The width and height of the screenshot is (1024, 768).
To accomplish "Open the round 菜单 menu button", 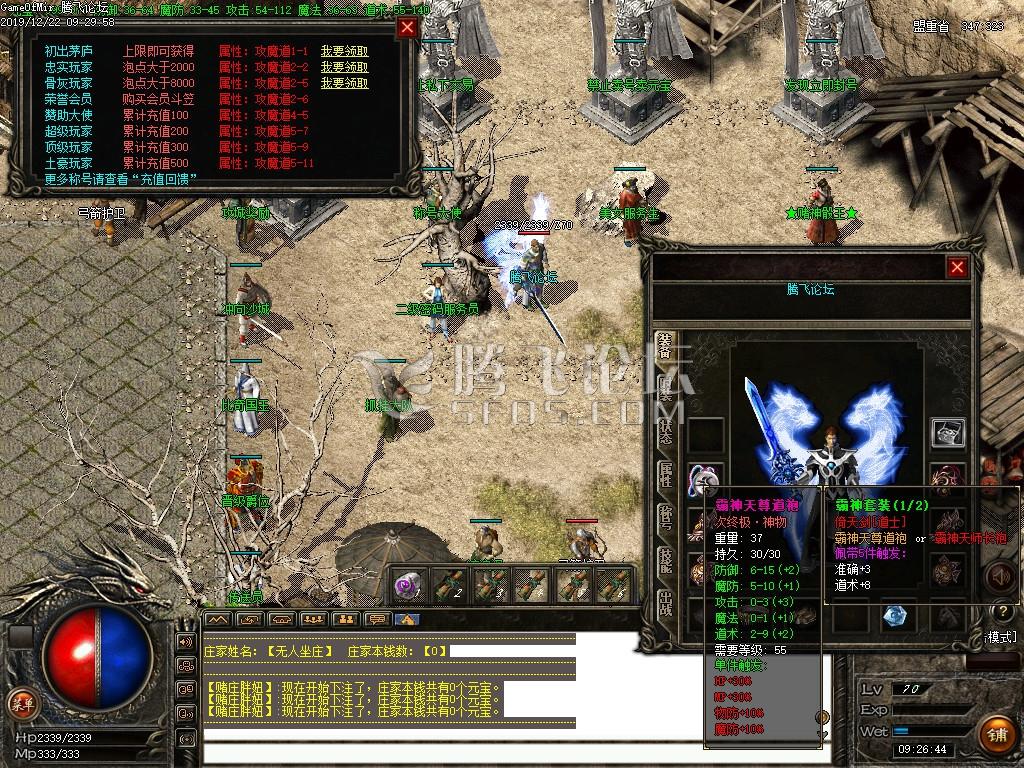I will [21, 702].
